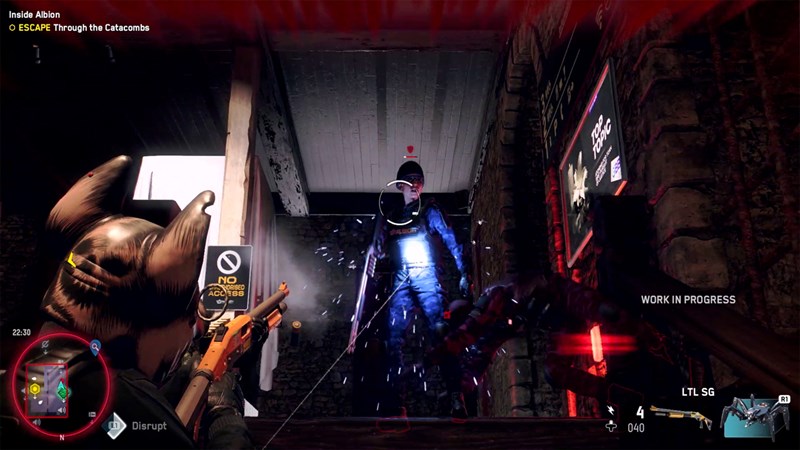
Task: Activate the spiderbot gadget icon
Action: (755, 414)
